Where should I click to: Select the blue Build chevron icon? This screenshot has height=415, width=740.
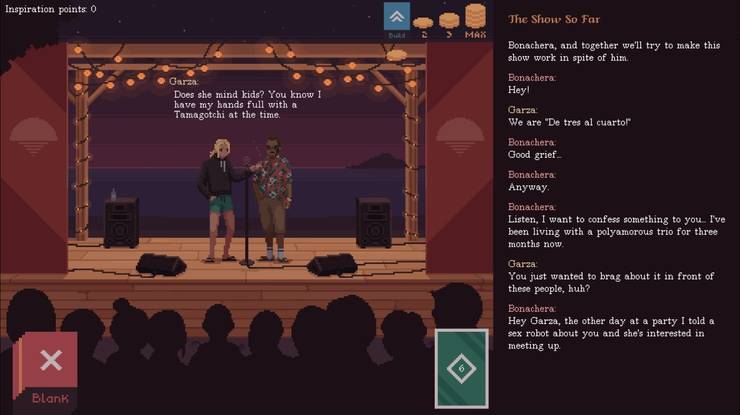(x=397, y=20)
